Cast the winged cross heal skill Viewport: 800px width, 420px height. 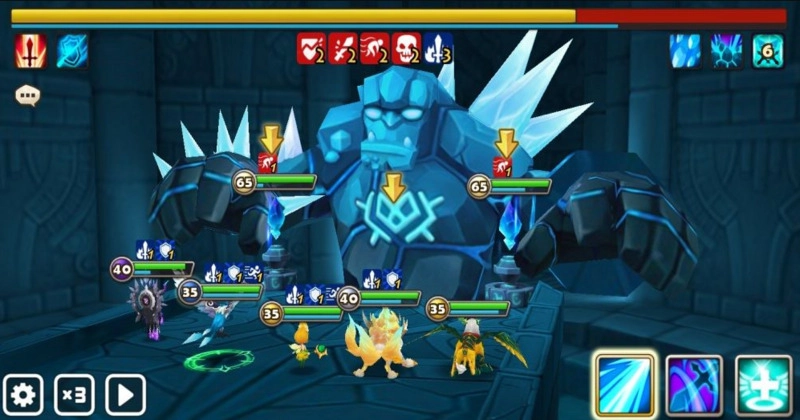[763, 382]
